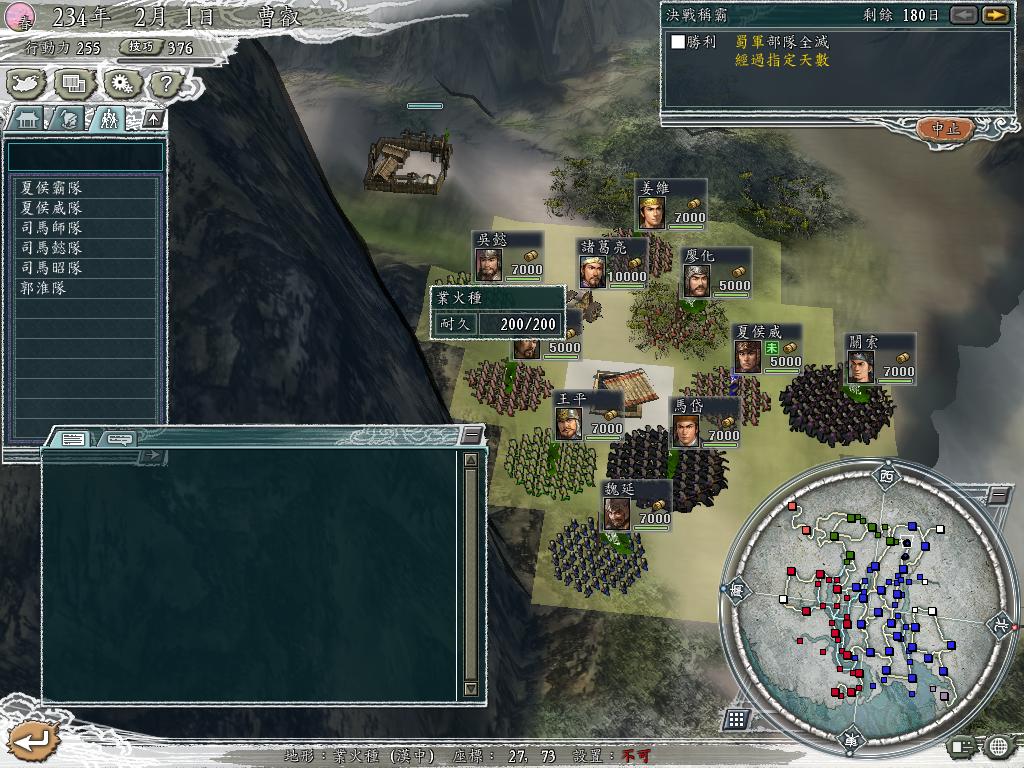
Task: Click the globe button below the minimap
Action: 997,746
